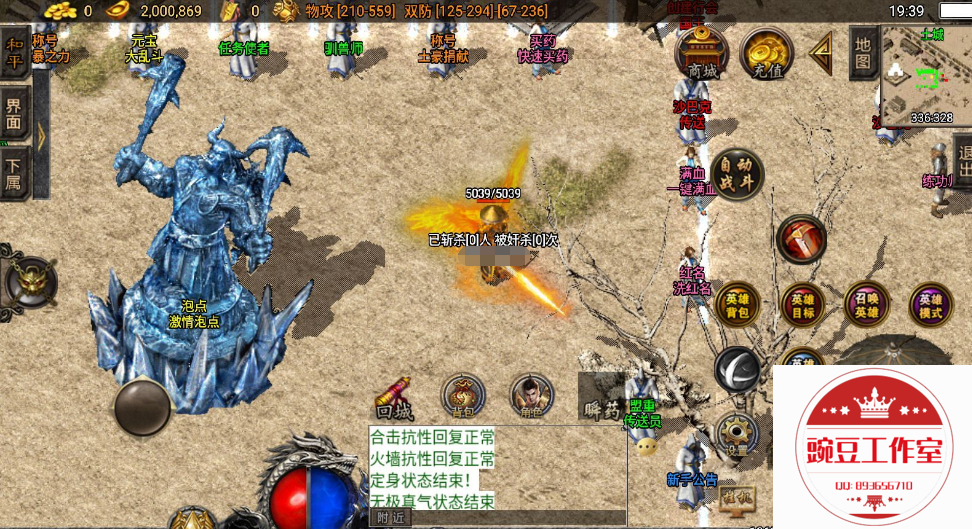Toggle 英雄模式 hero mode
This screenshot has height=529, width=972.
click(x=930, y=305)
